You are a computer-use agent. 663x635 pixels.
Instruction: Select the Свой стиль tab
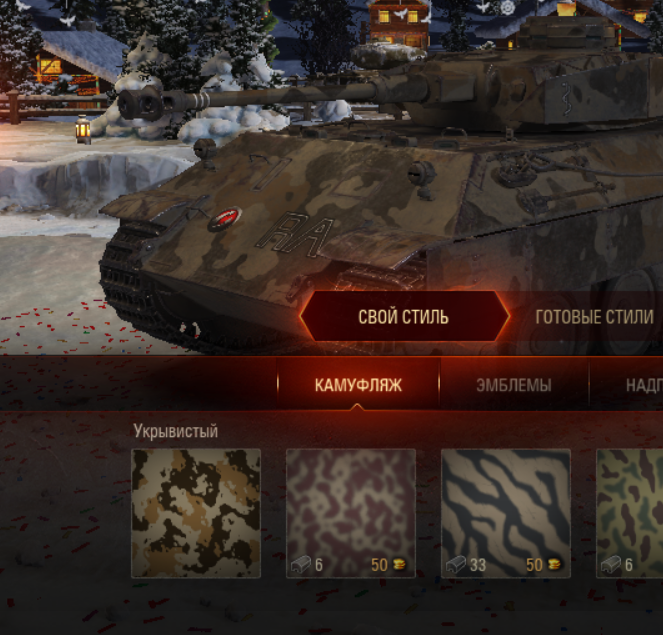tap(403, 318)
